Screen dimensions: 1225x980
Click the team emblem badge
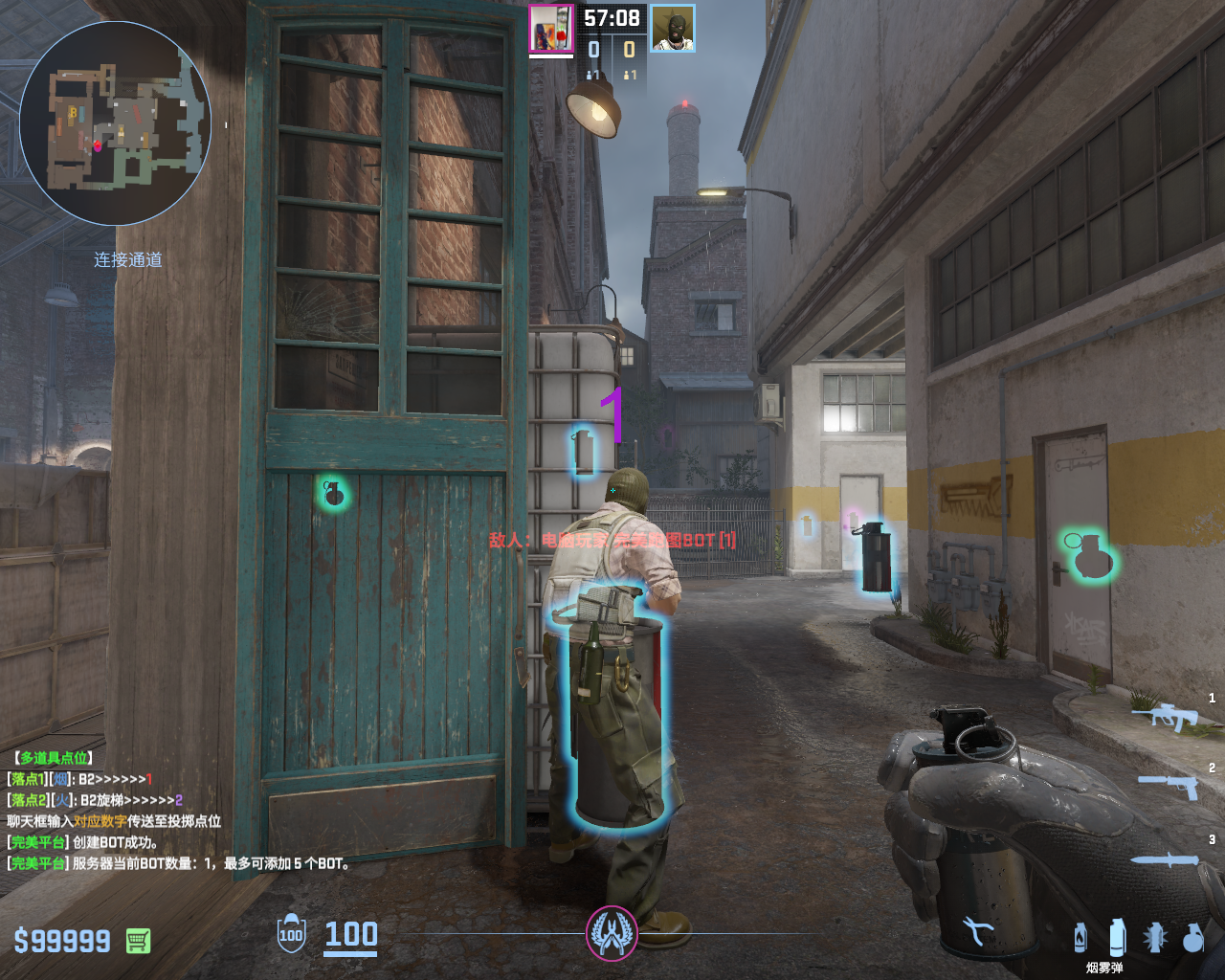coord(612,933)
